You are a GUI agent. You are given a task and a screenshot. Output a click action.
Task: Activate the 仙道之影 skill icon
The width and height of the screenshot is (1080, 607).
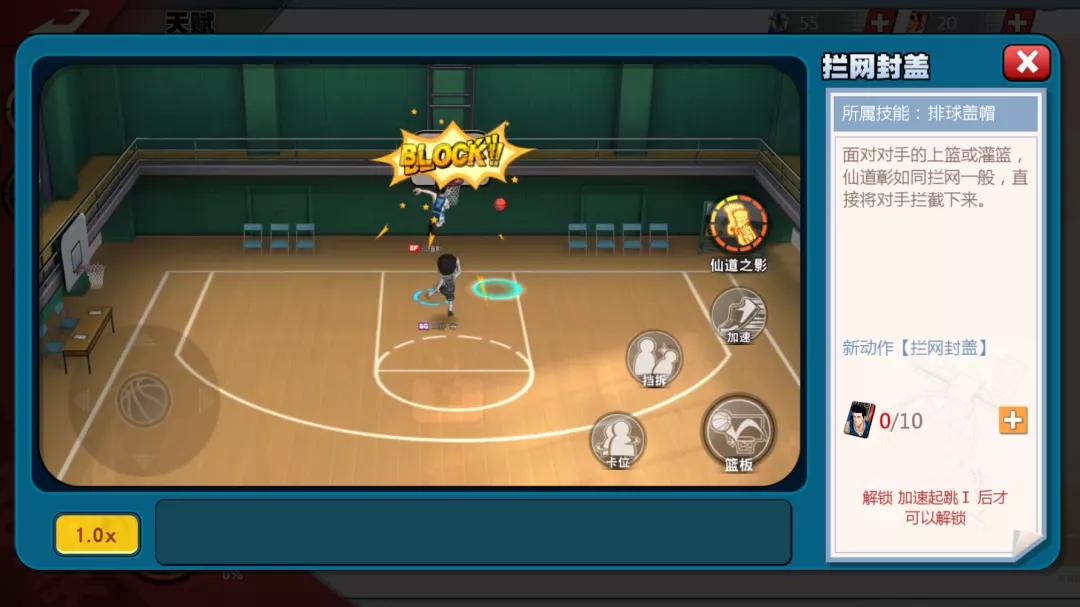click(739, 224)
